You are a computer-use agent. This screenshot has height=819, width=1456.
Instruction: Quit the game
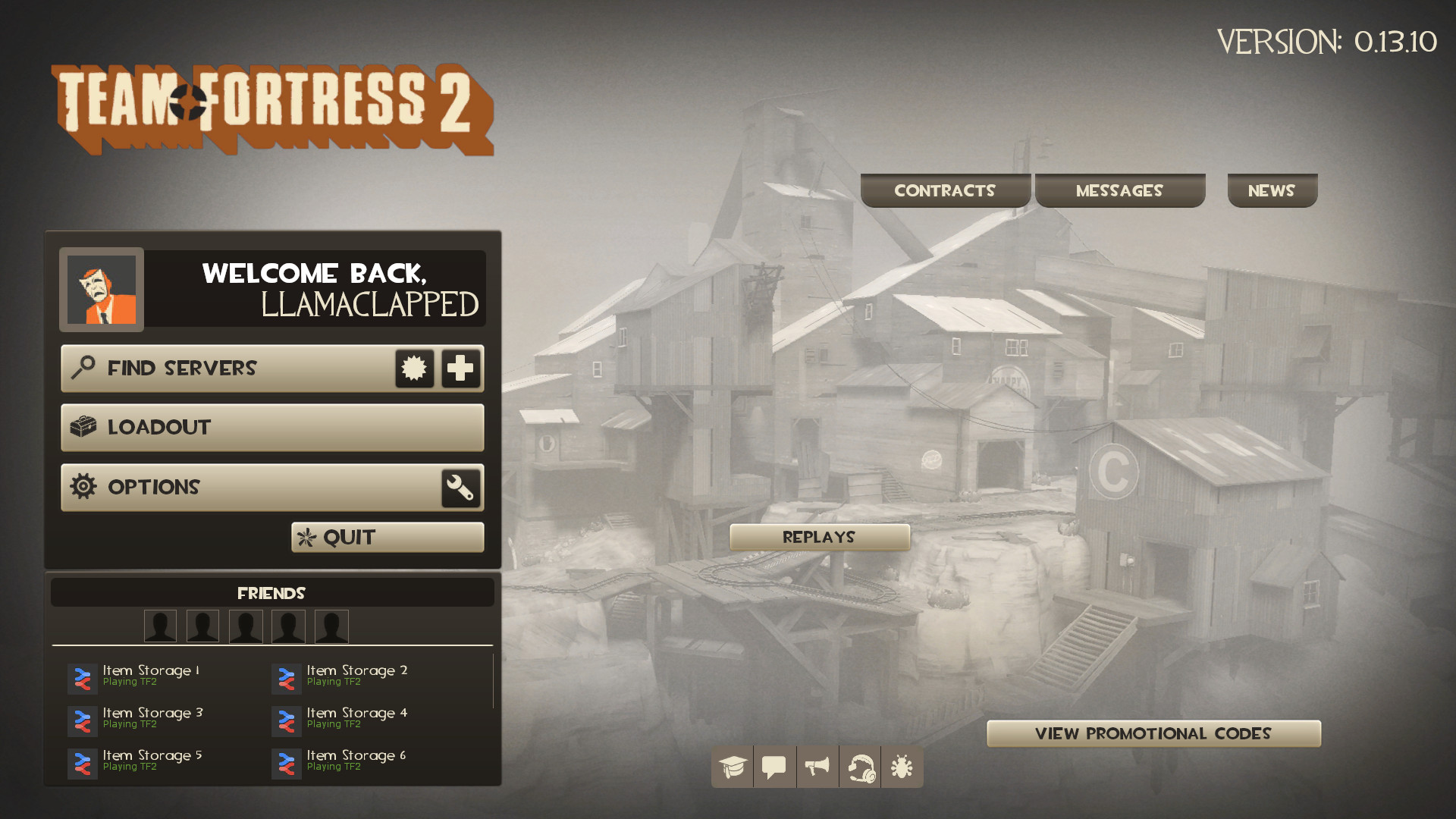tap(388, 537)
